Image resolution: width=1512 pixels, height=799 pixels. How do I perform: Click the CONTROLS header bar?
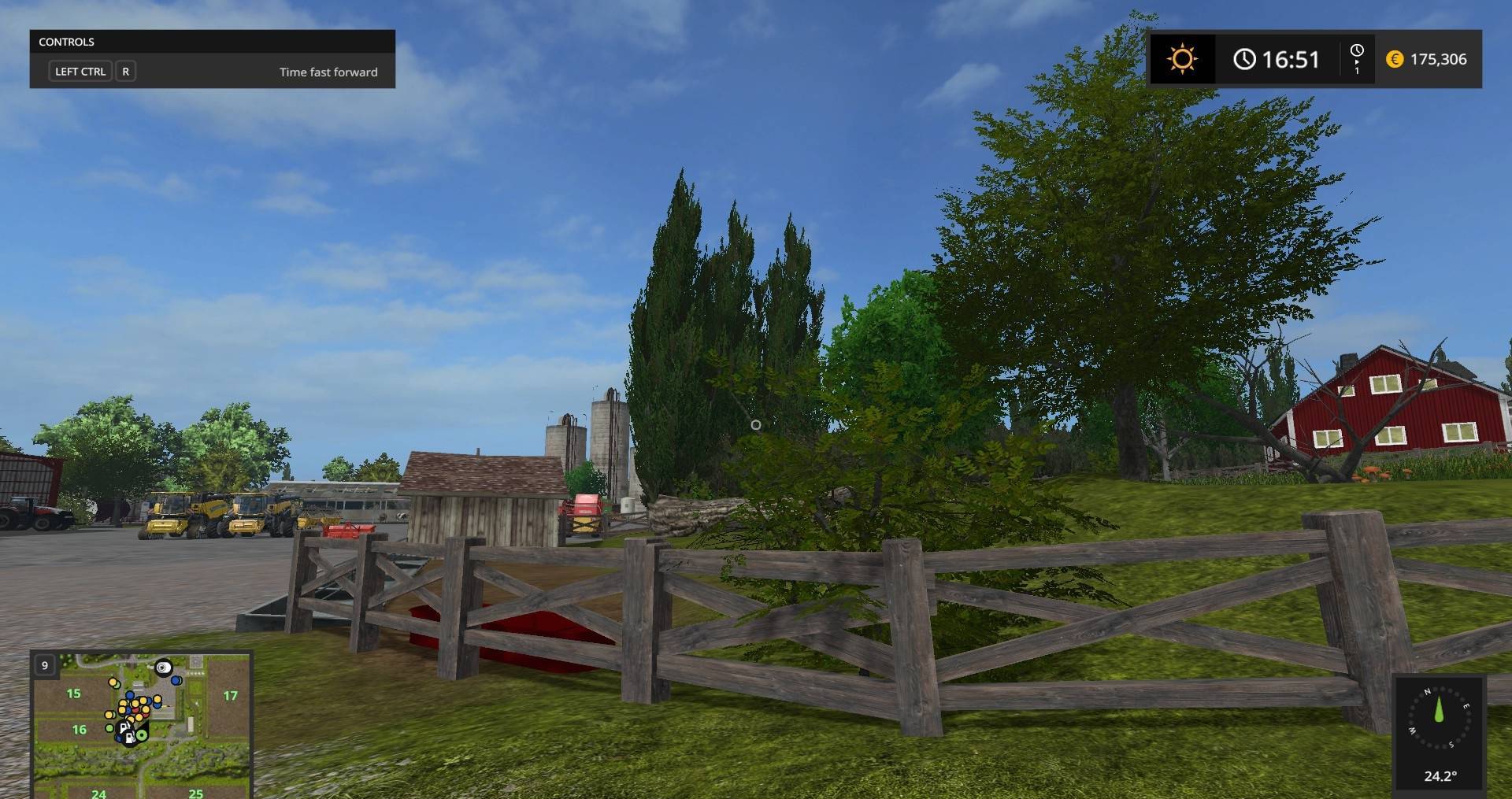(211, 42)
